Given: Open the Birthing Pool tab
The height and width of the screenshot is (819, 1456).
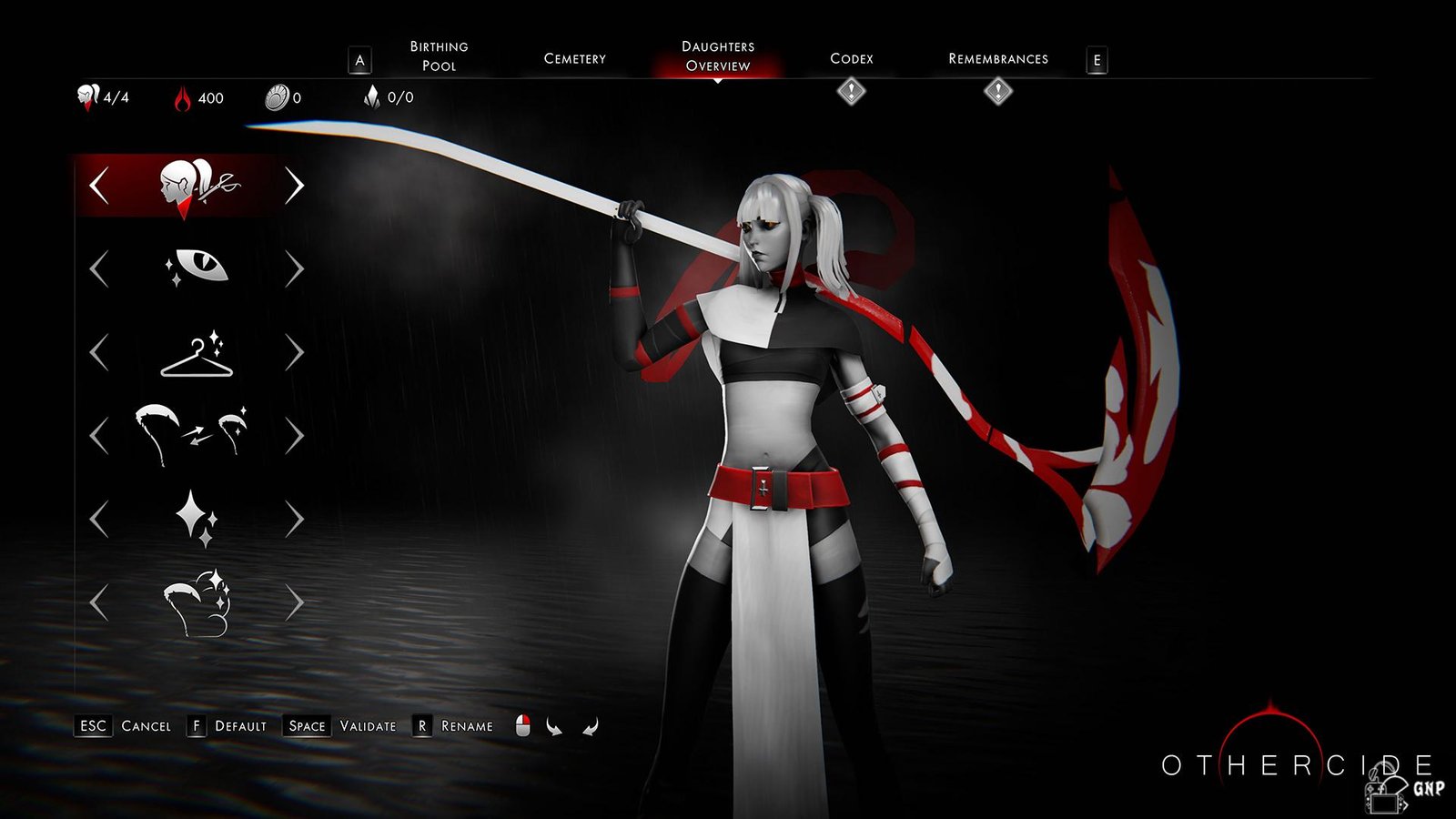Looking at the screenshot, I should click(439, 56).
